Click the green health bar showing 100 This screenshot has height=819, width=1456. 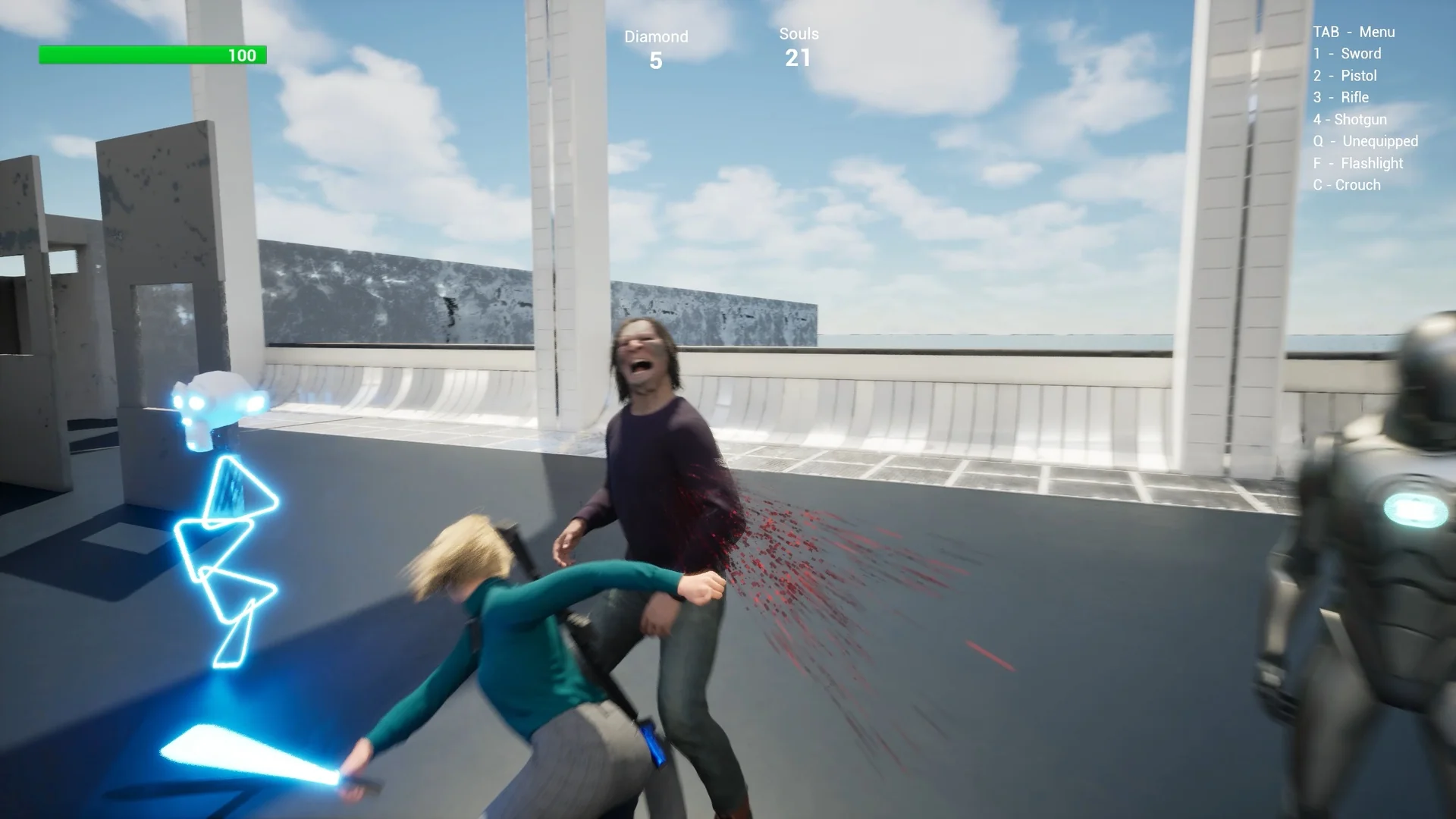coord(152,55)
